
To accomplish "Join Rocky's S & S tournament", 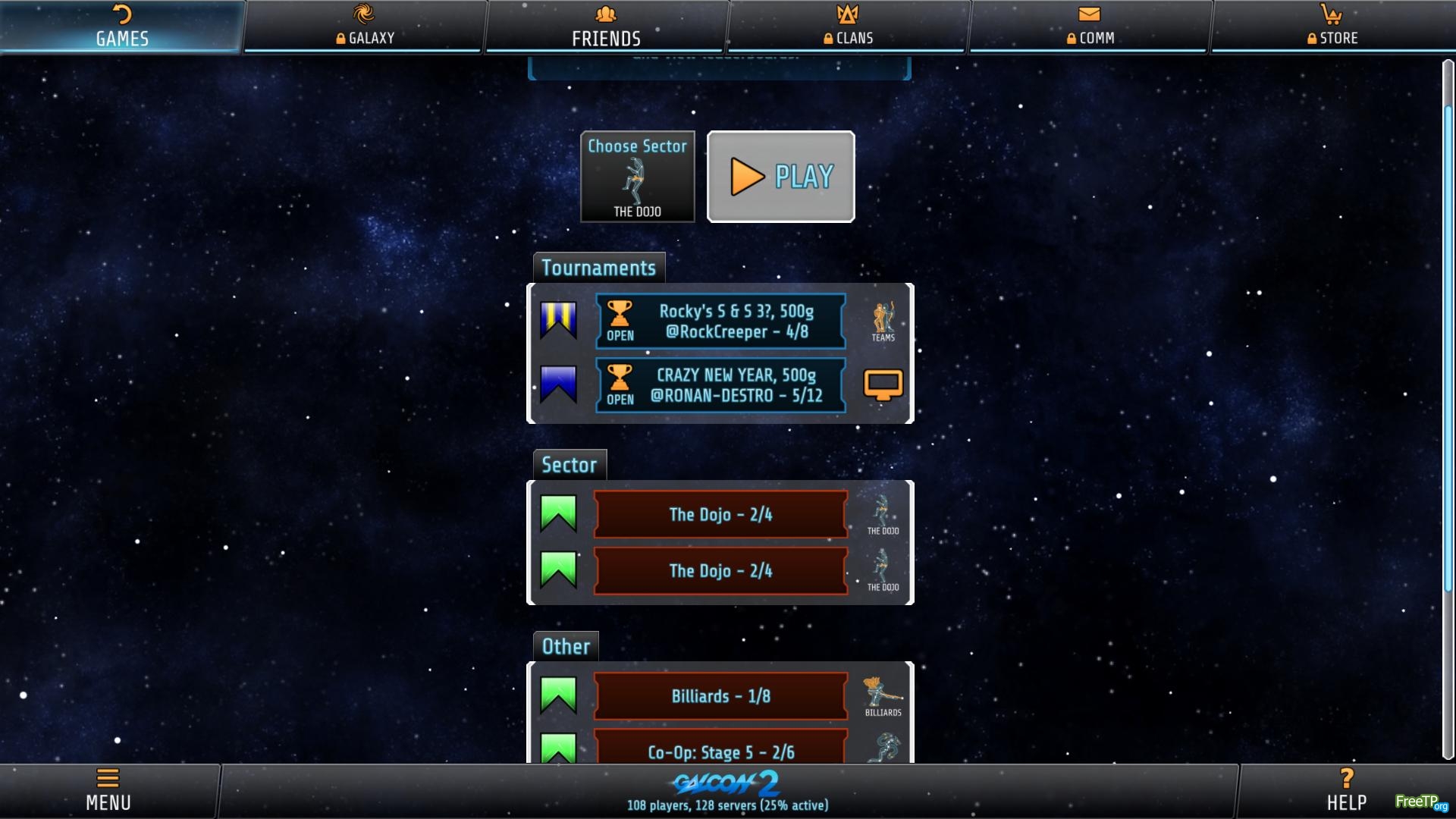I will coord(720,322).
